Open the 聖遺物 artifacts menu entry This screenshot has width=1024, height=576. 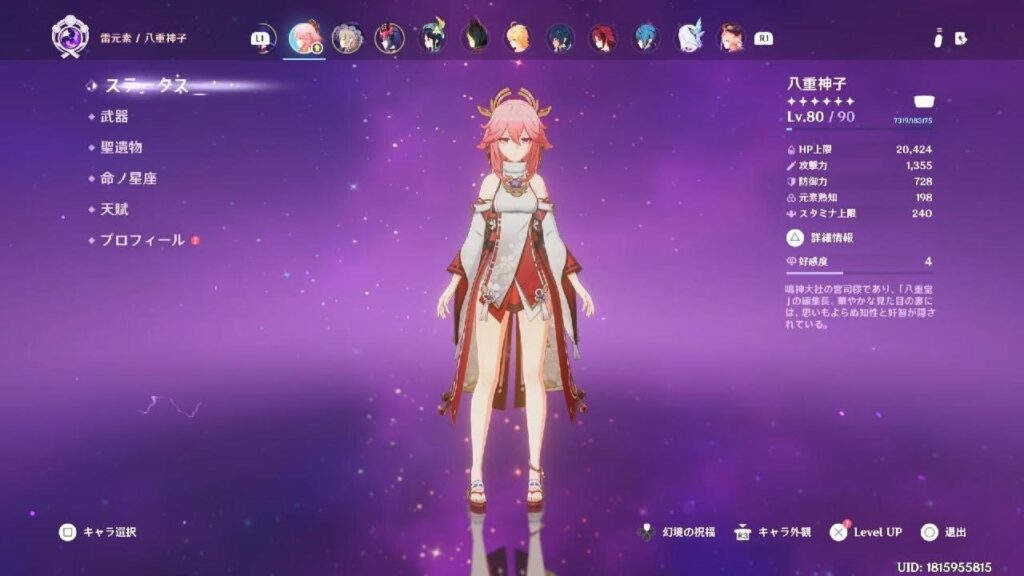tap(121, 147)
